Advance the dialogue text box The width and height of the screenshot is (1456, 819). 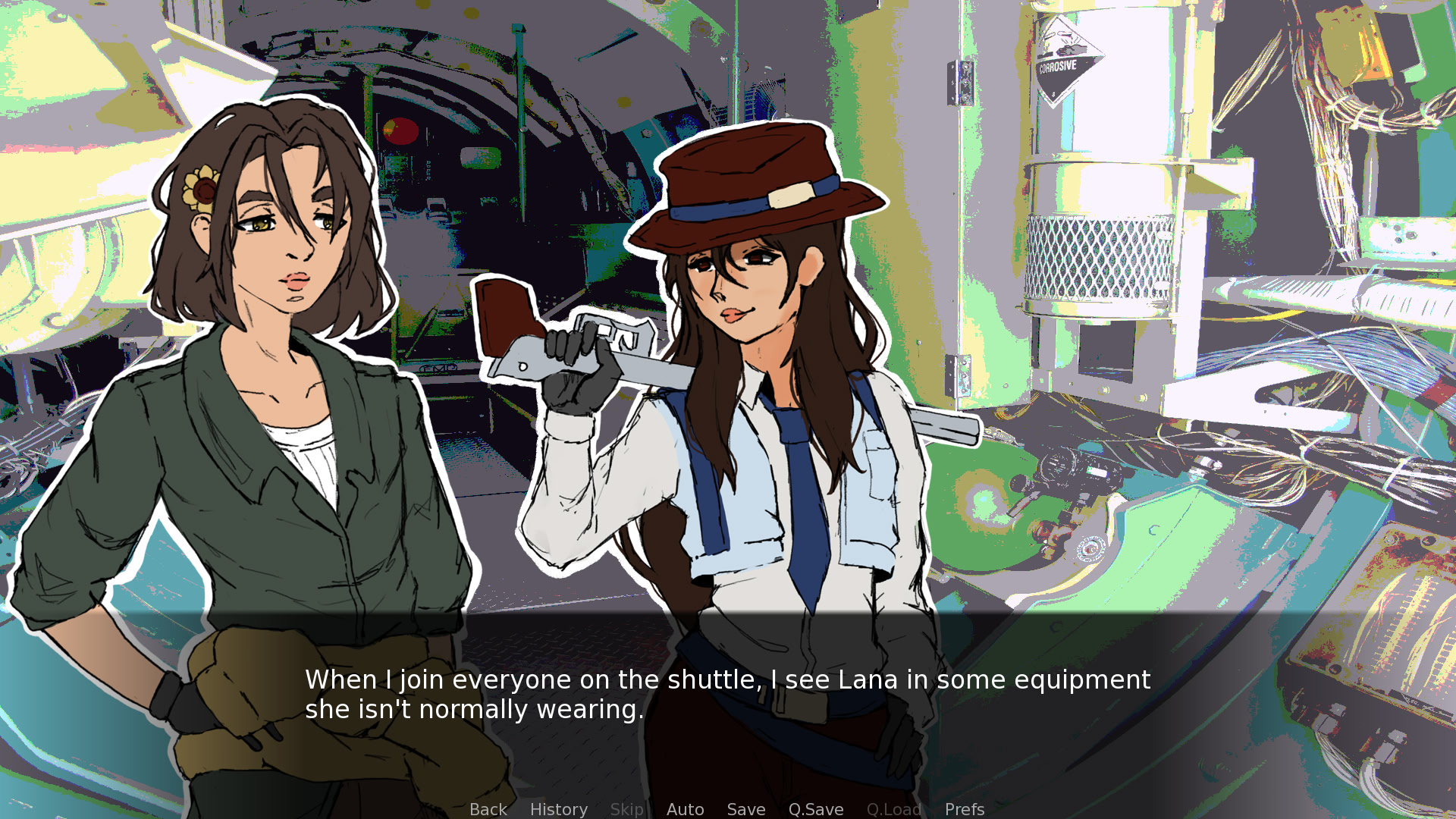pos(726,694)
